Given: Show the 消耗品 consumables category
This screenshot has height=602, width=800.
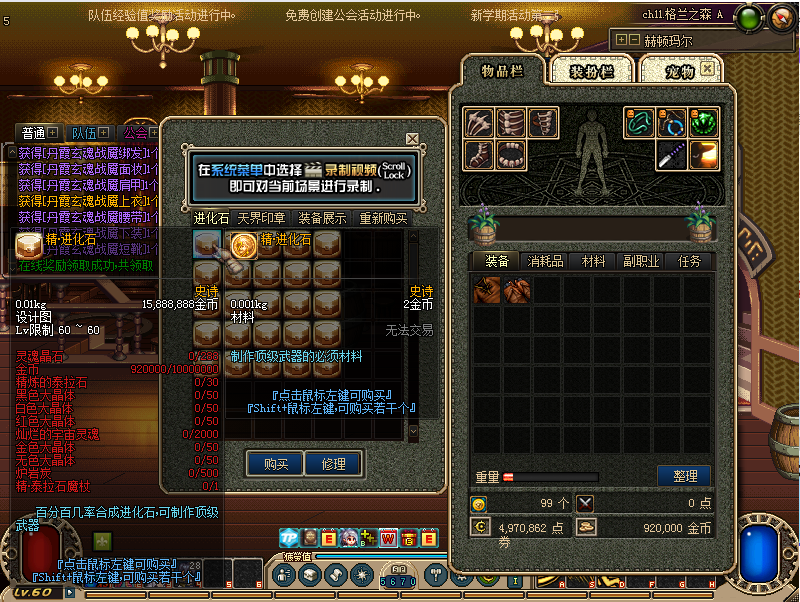Looking at the screenshot, I should [x=545, y=261].
